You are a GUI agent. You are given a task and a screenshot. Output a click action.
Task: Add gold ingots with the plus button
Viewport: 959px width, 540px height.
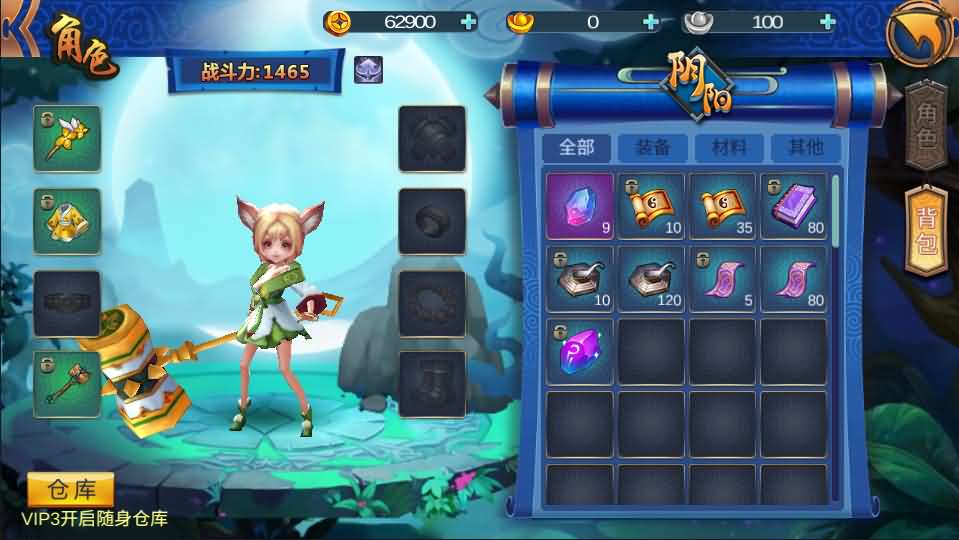click(651, 22)
